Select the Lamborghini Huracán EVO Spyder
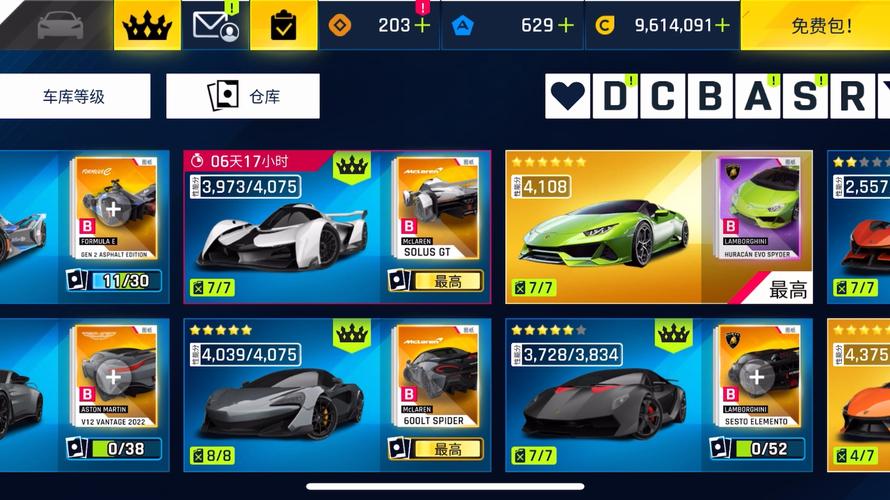The height and width of the screenshot is (500, 890). [600, 230]
